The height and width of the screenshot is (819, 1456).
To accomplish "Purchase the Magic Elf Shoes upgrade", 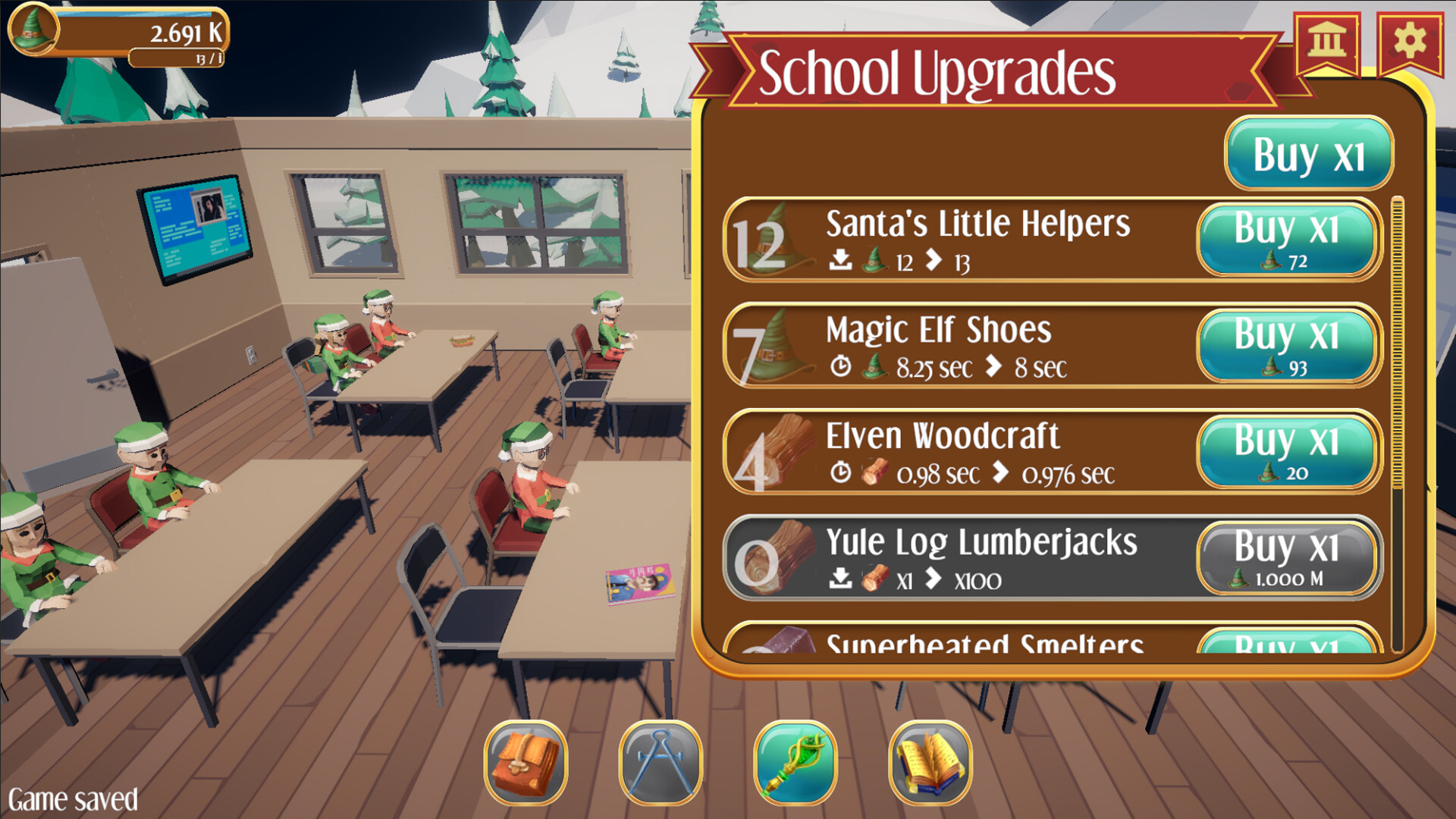I will [1287, 345].
